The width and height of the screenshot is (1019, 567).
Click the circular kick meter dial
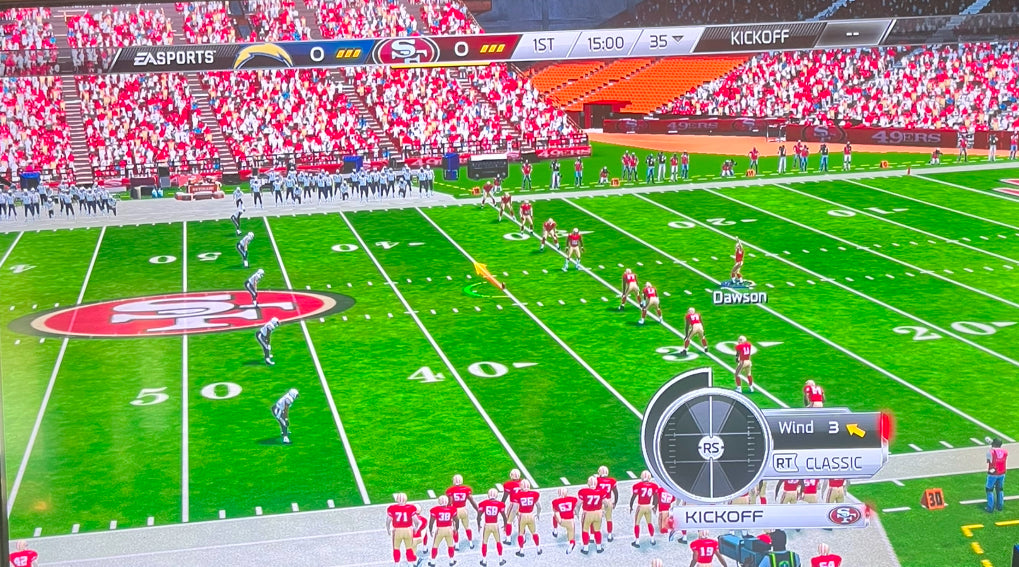click(710, 445)
